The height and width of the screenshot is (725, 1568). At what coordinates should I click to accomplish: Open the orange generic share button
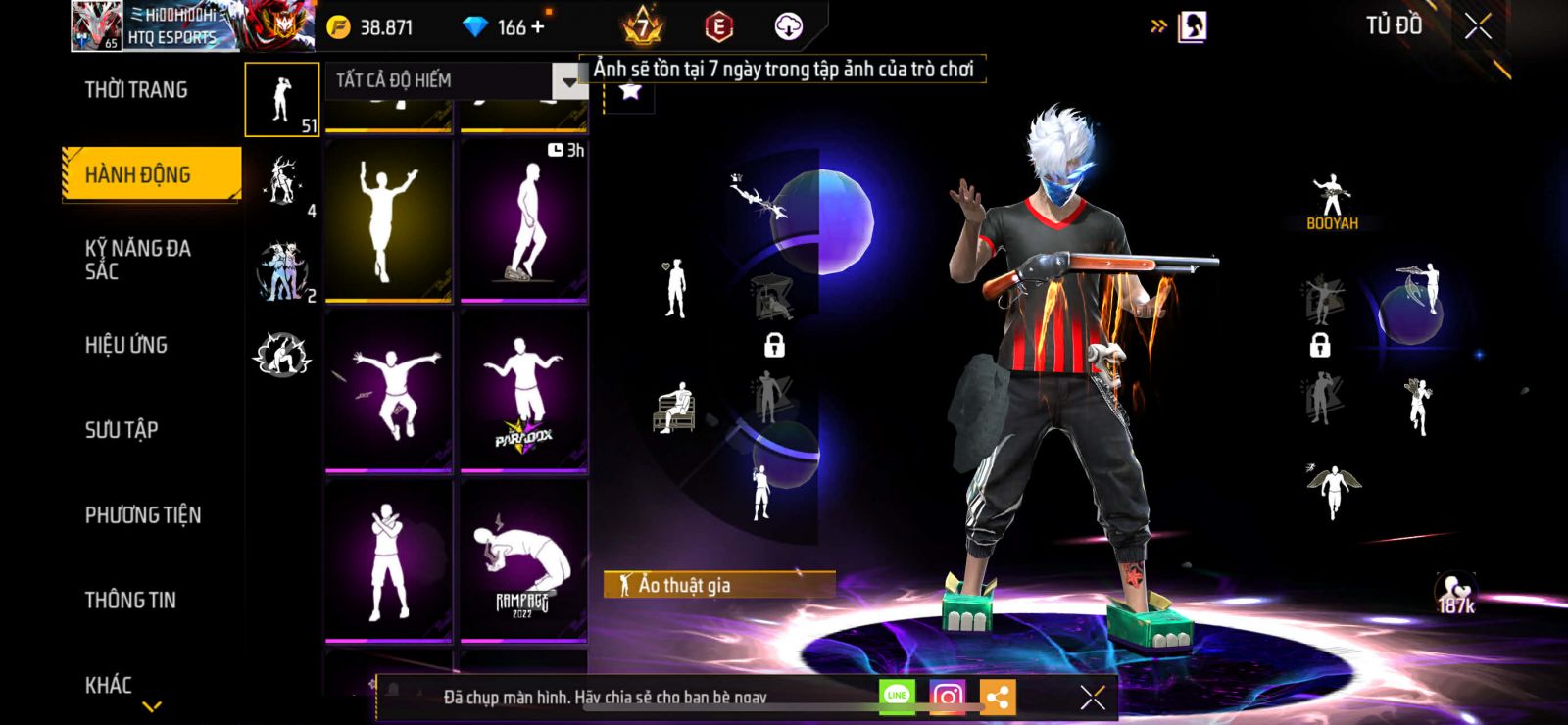click(998, 697)
